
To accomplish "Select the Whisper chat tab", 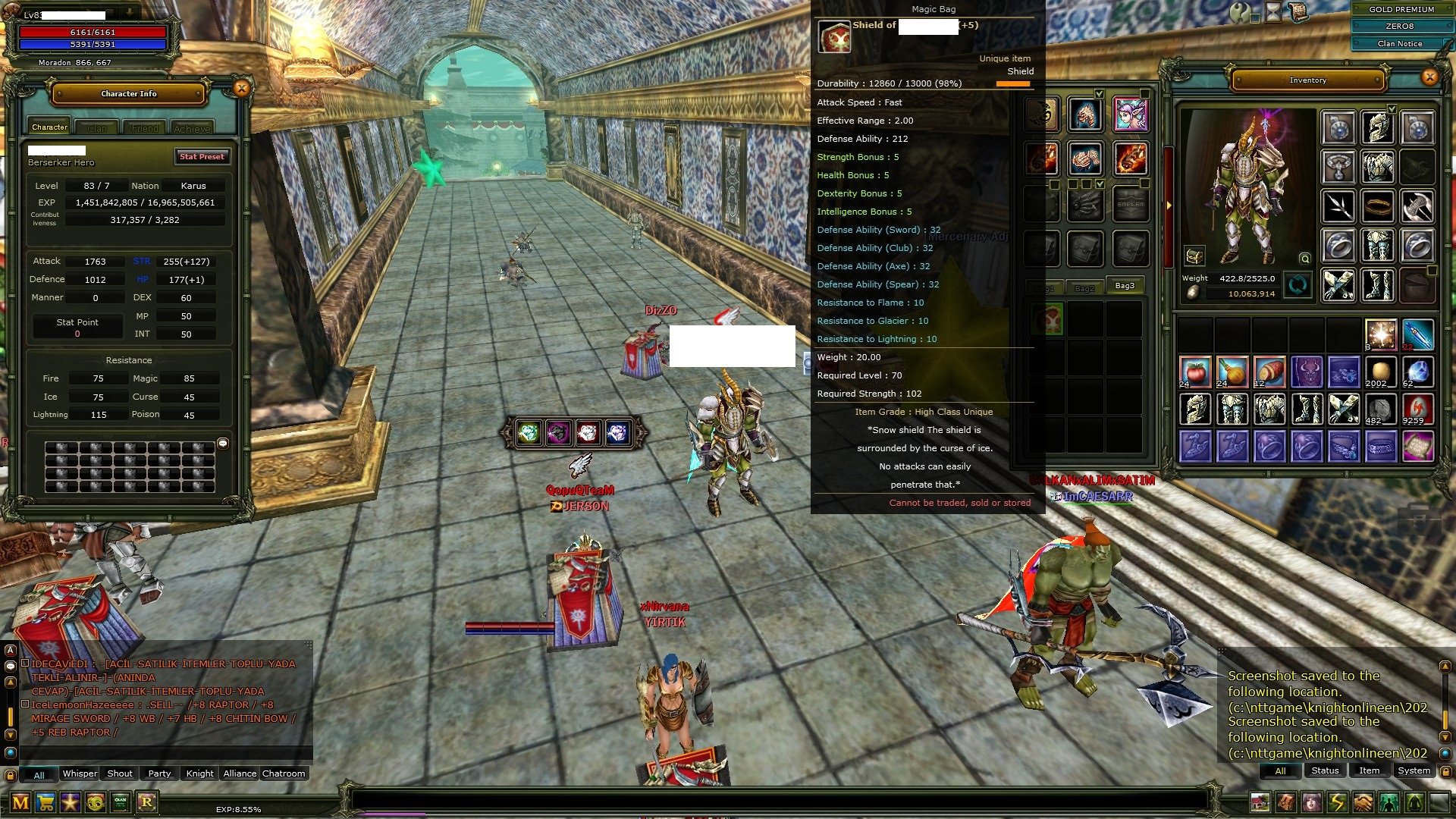I will [80, 773].
